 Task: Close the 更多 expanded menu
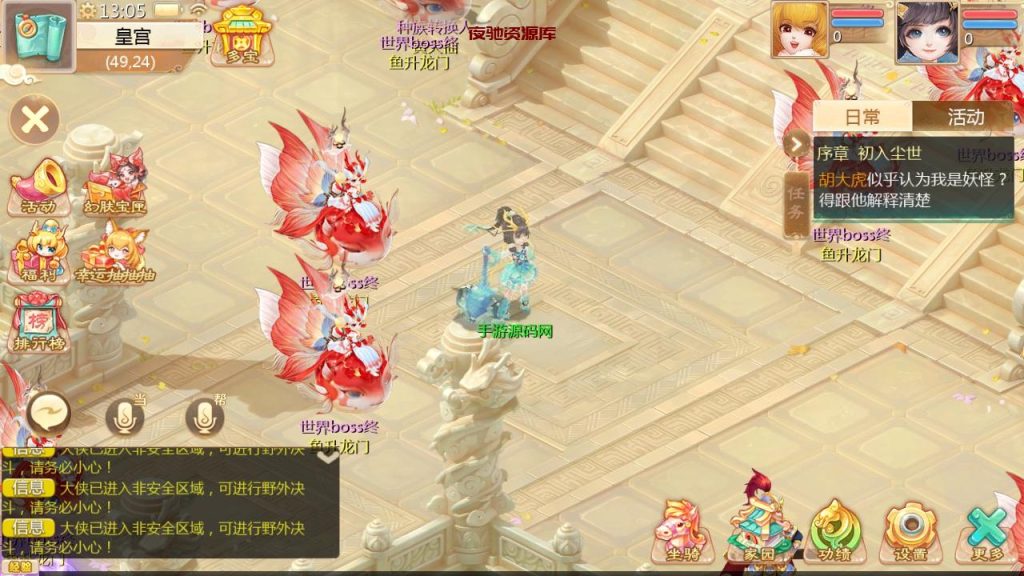tap(986, 530)
